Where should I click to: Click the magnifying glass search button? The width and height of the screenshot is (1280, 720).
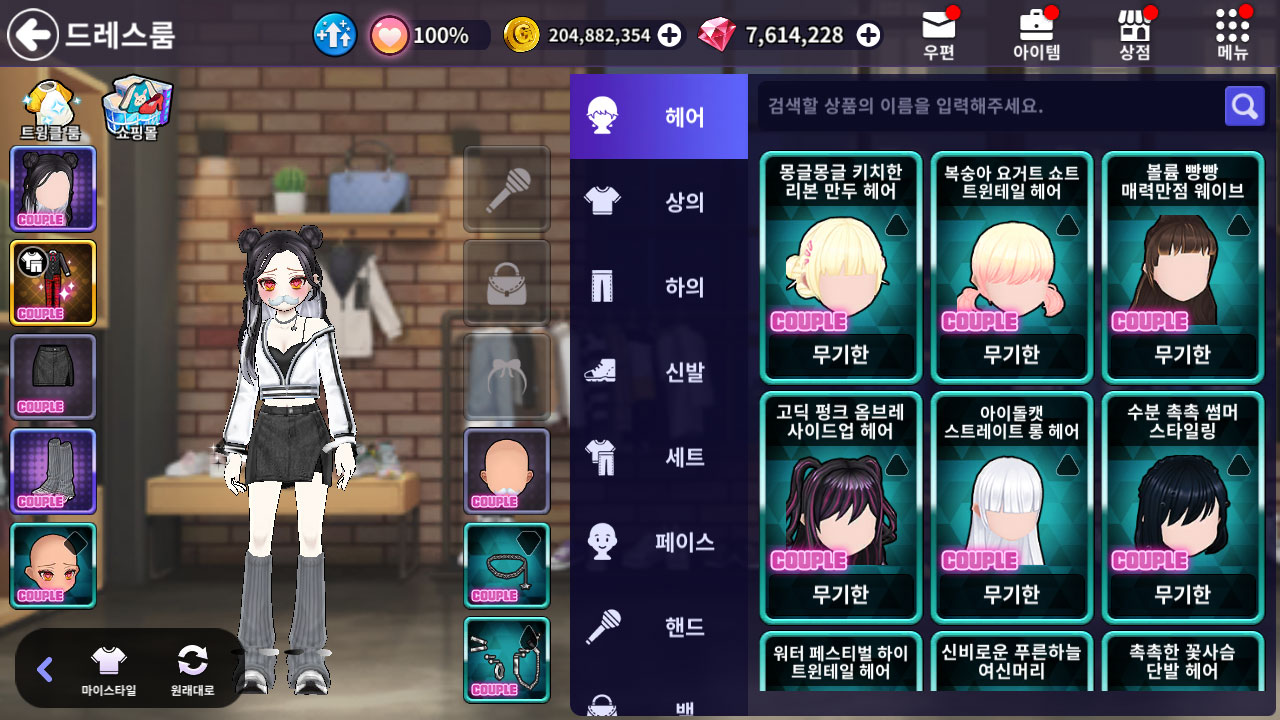coord(1244,106)
